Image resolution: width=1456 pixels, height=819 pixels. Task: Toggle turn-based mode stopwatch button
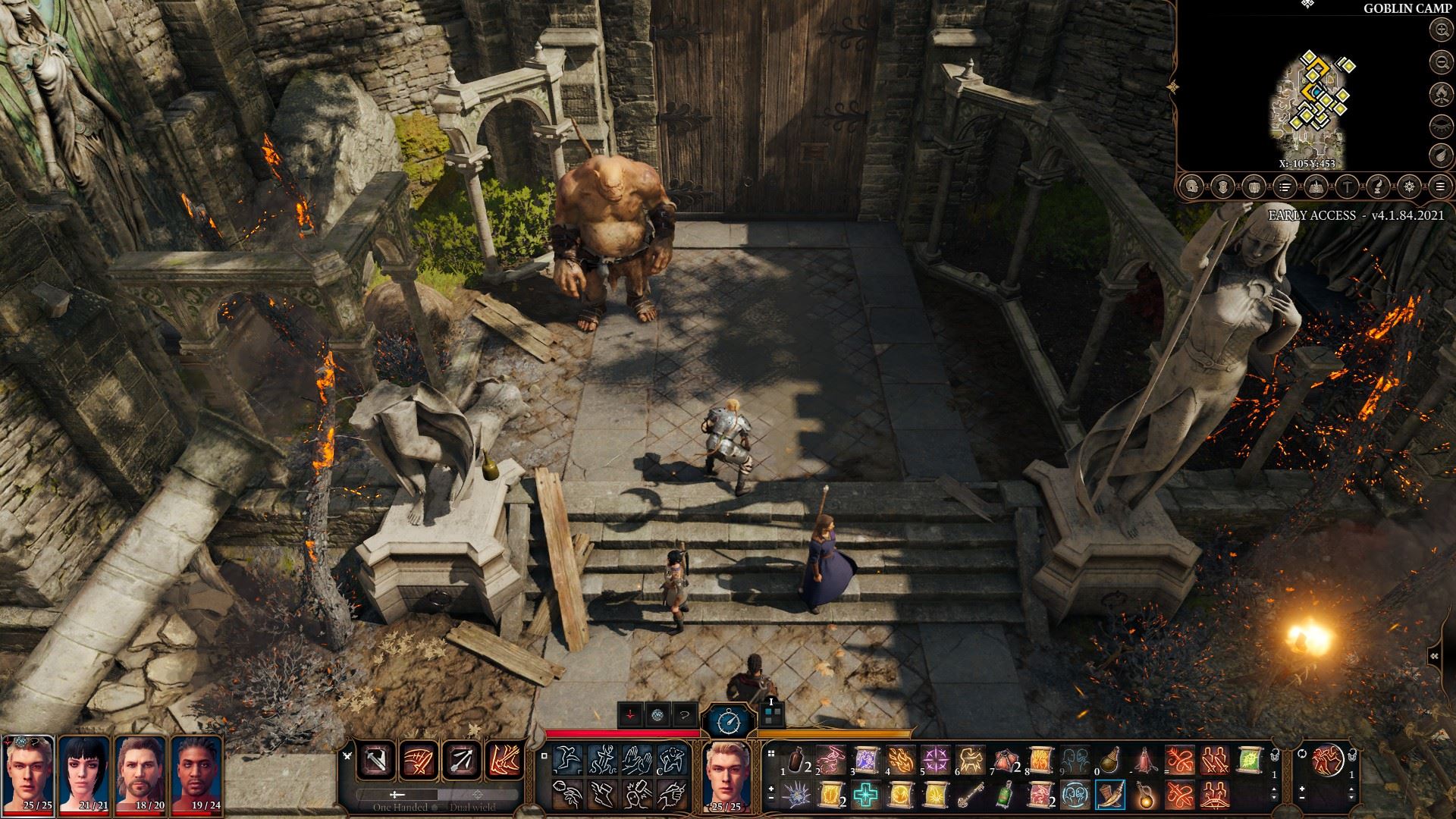pos(728,720)
